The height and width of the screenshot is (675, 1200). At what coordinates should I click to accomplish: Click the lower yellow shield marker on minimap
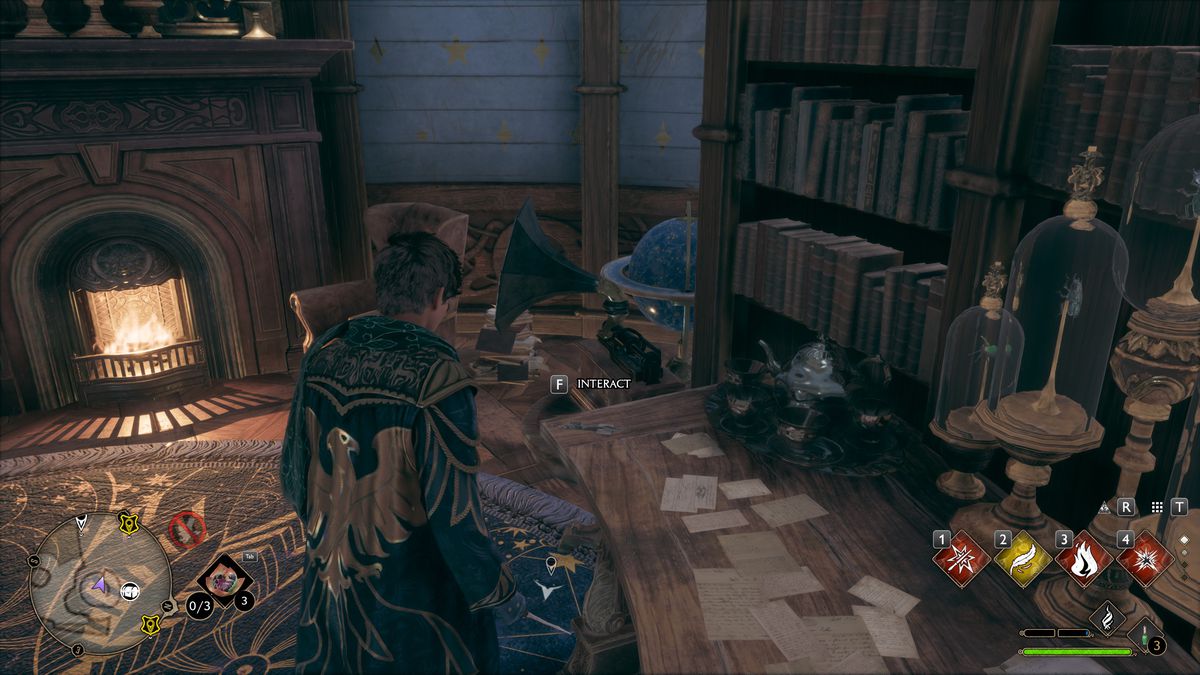coord(151,625)
